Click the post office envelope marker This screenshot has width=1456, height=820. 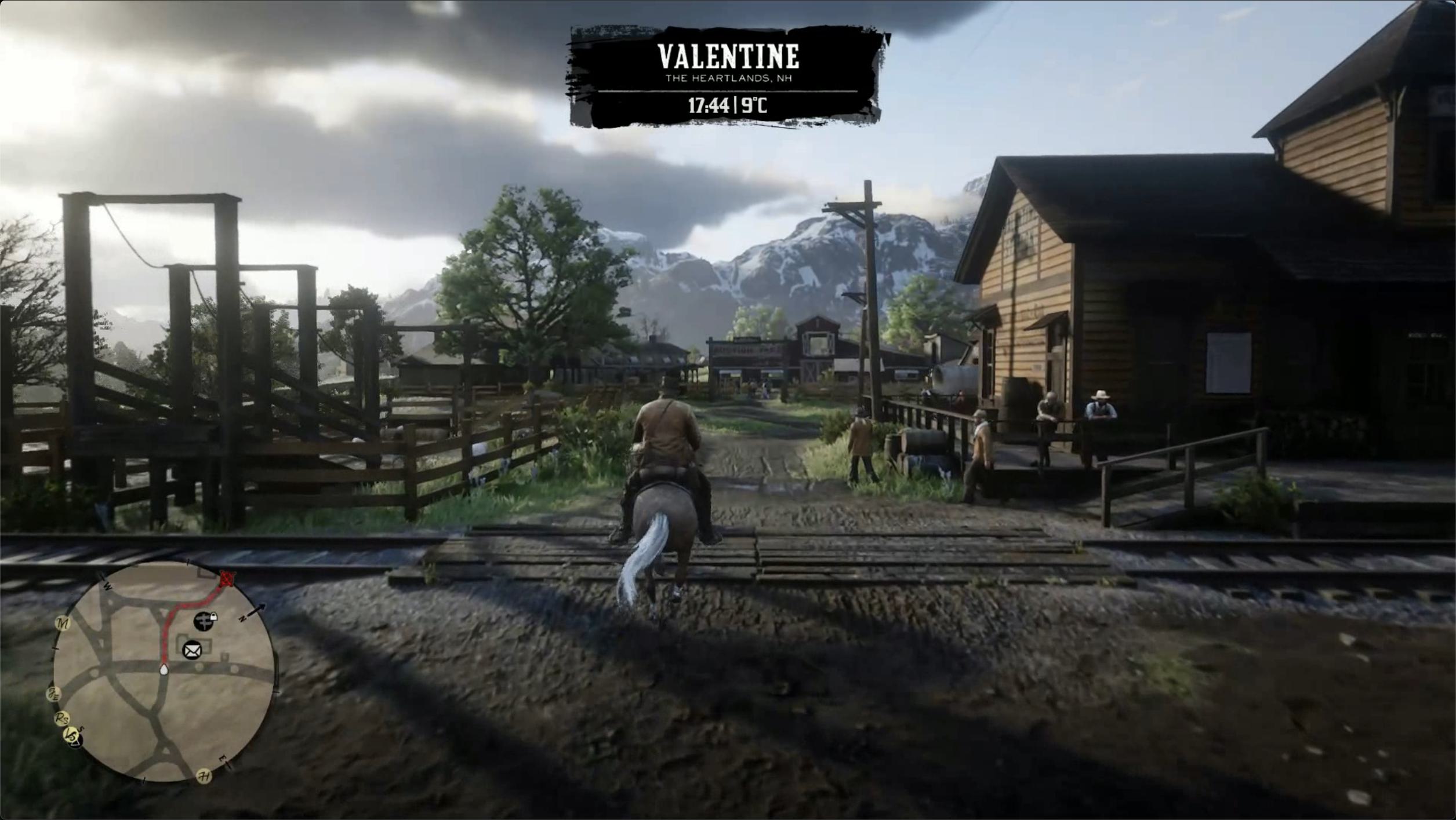coord(192,650)
